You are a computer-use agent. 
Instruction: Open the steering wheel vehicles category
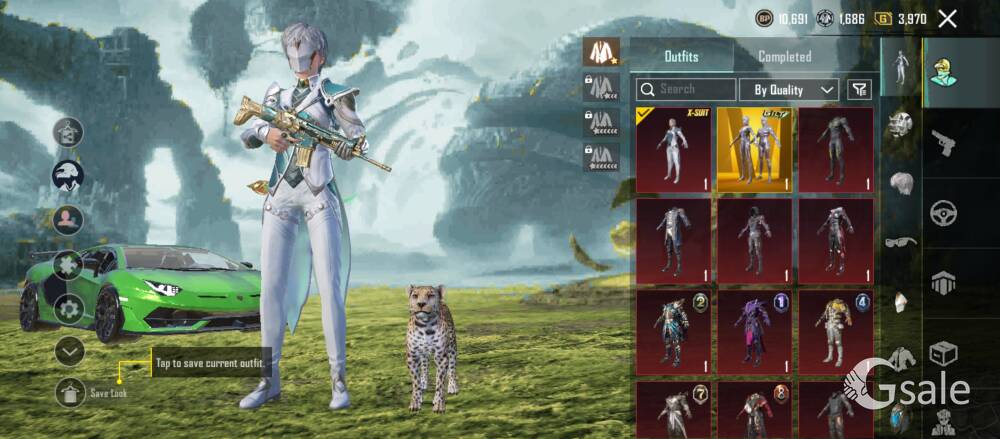tap(943, 213)
